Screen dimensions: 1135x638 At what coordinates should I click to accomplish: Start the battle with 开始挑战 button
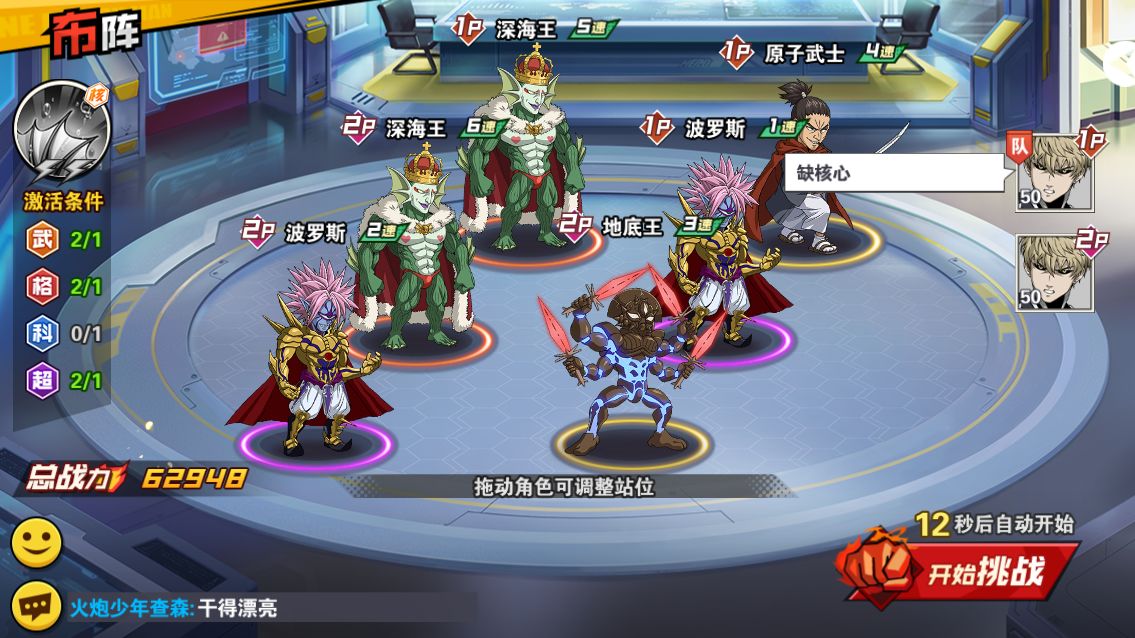coord(960,571)
